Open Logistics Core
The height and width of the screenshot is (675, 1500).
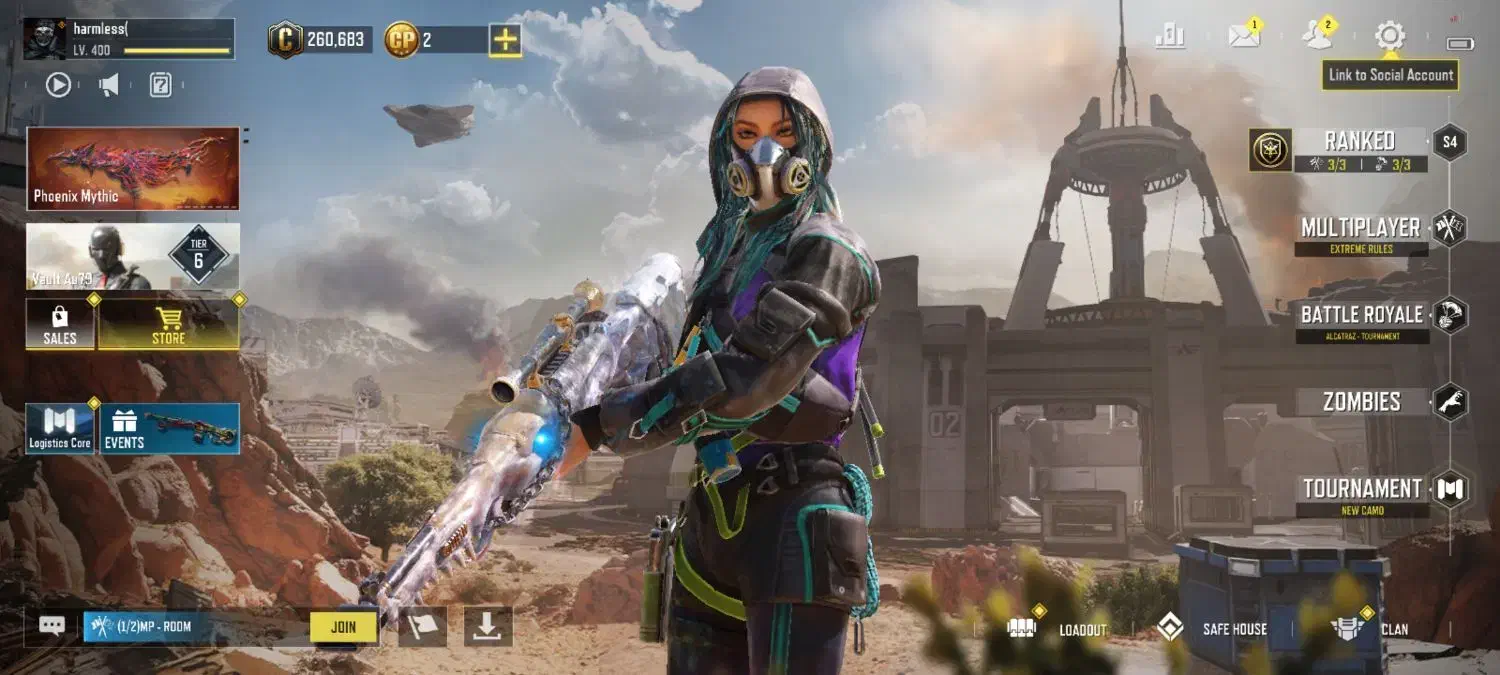click(60, 429)
